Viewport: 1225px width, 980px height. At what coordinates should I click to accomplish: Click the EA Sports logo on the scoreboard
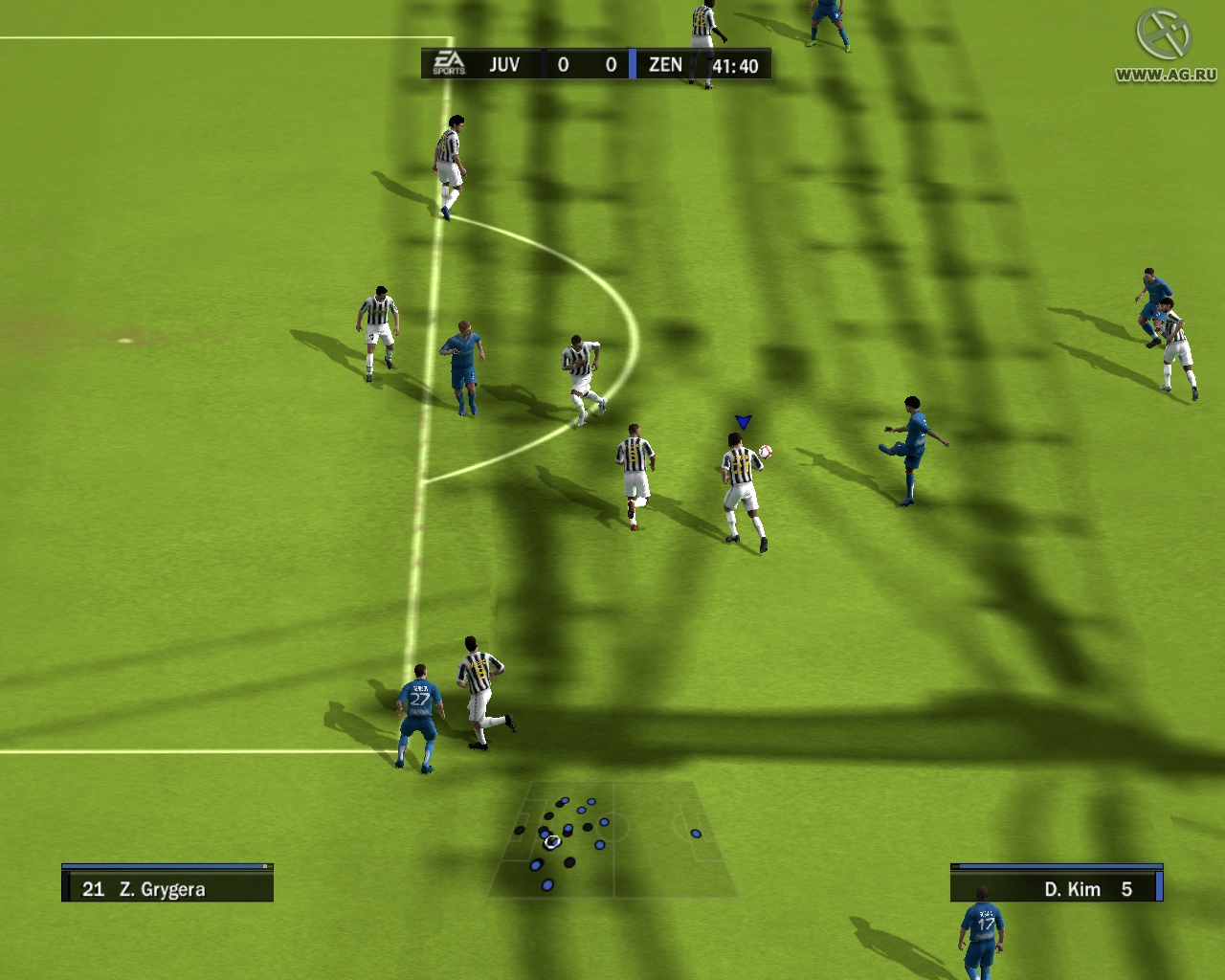click(450, 62)
